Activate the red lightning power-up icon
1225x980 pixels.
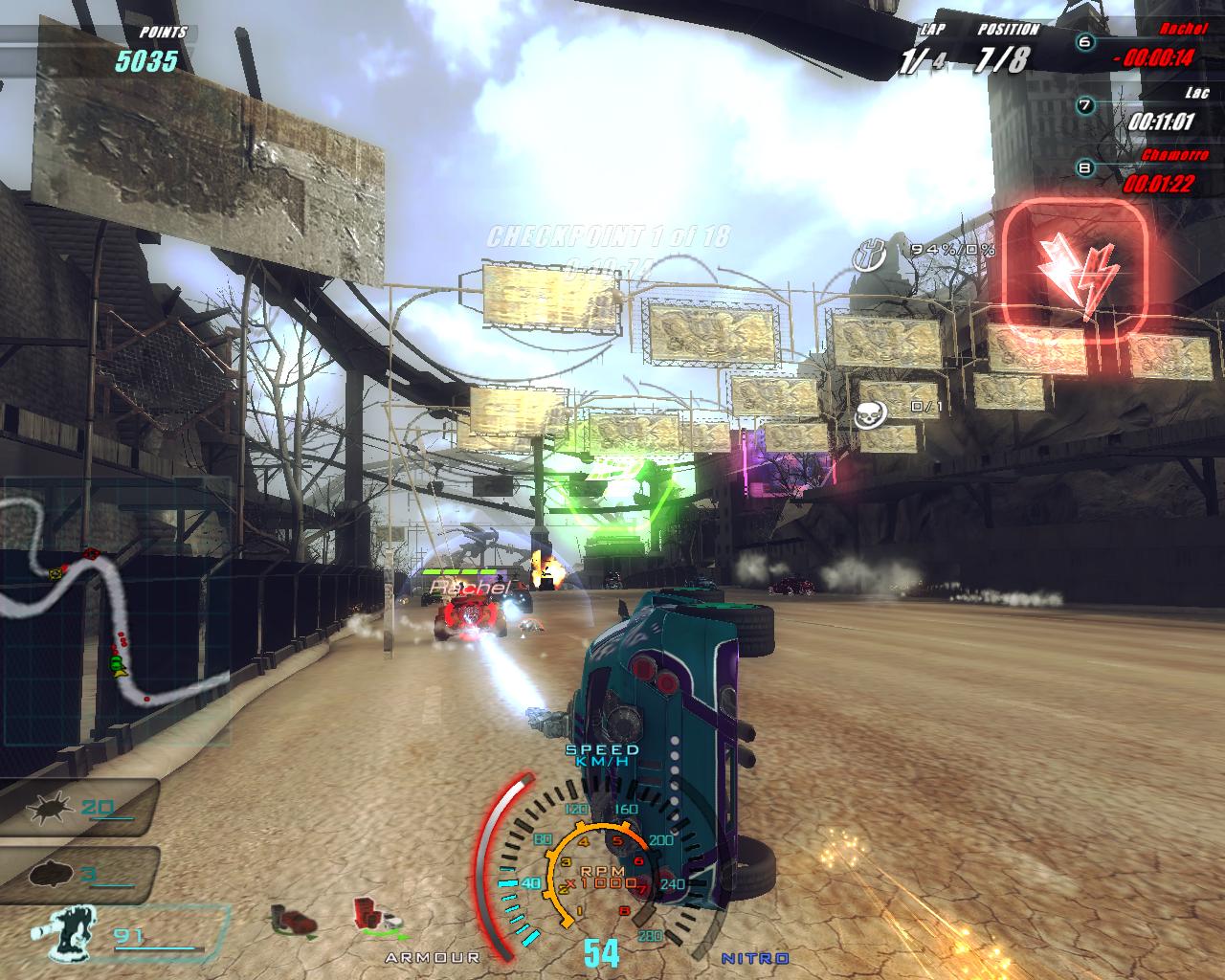1074,274
